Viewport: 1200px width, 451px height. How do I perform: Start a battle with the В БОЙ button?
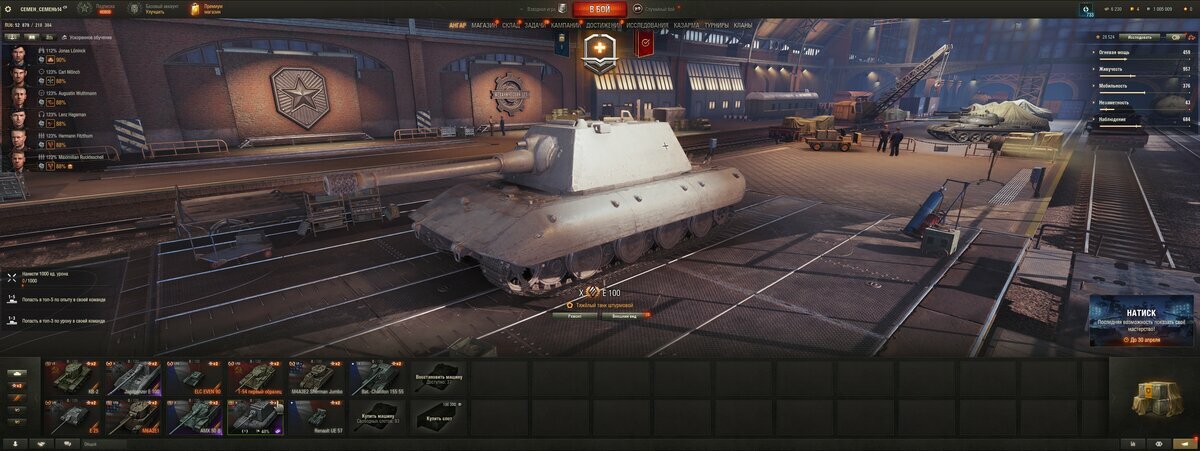tap(600, 9)
